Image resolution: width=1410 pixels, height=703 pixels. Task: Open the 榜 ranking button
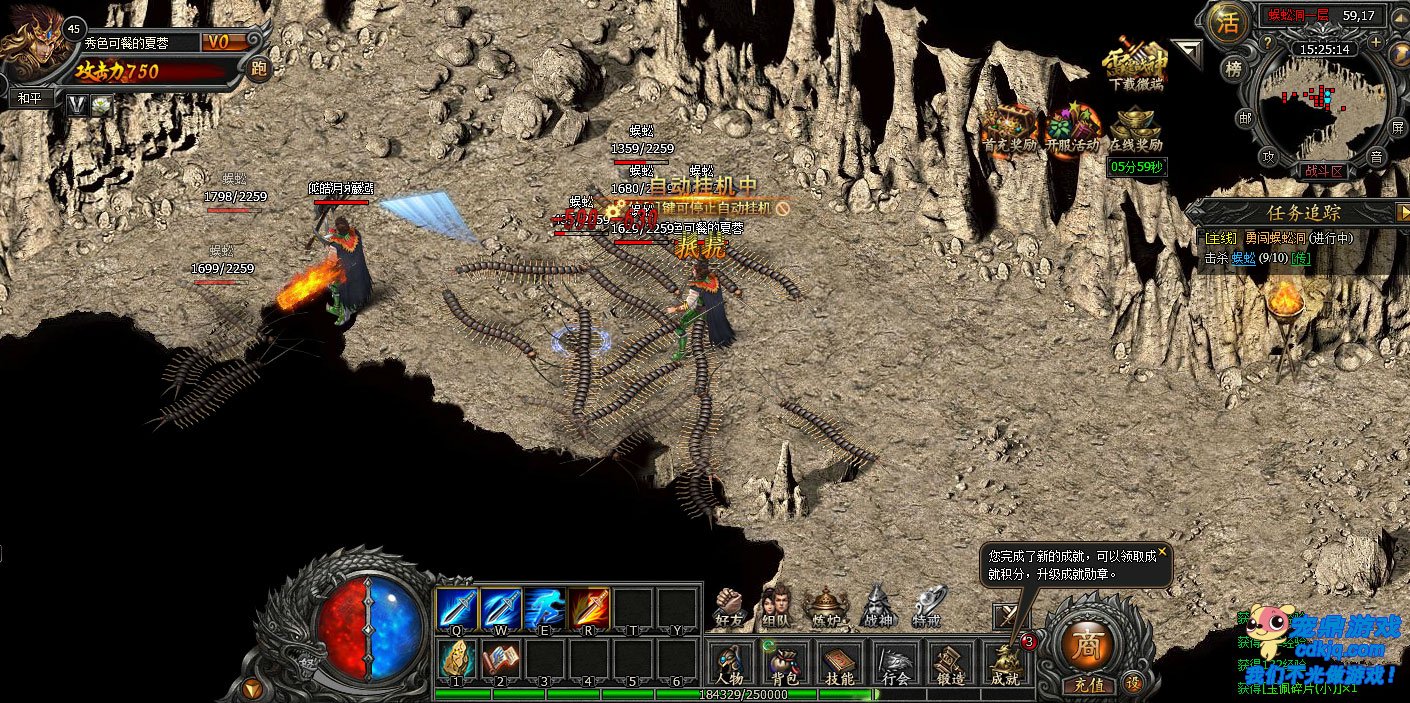tap(1233, 68)
